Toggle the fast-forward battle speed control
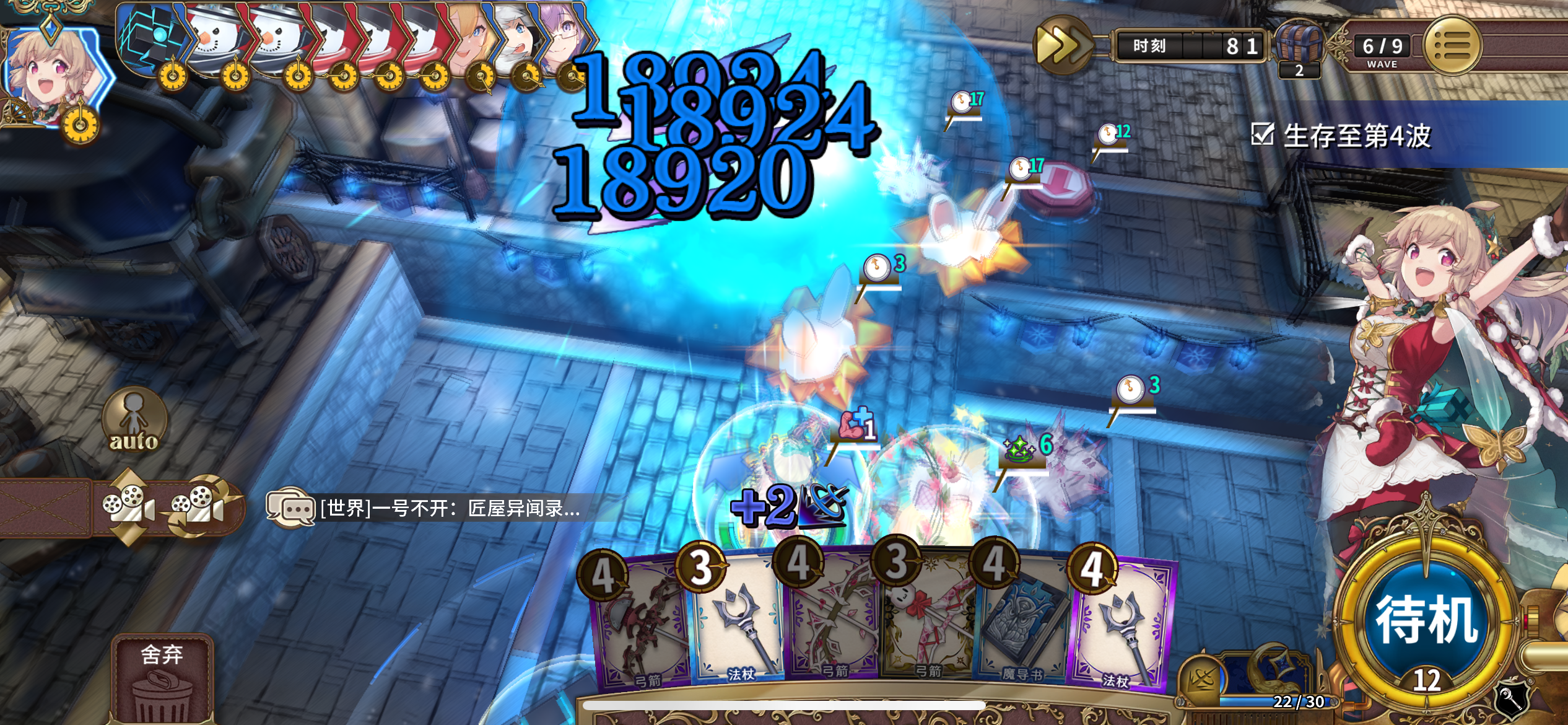This screenshot has height=725, width=1568. [x=1064, y=45]
